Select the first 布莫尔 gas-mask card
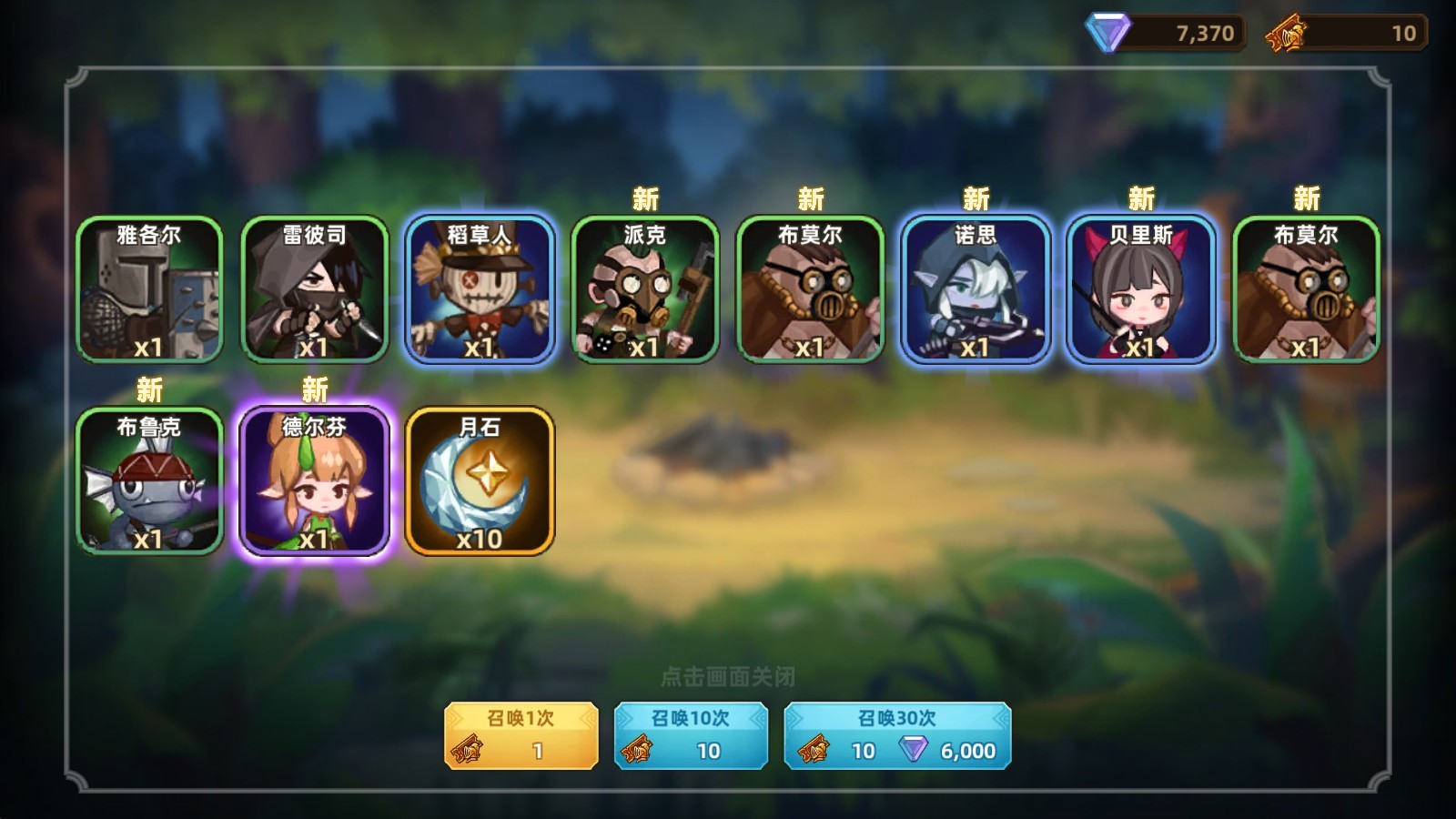This screenshot has width=1456, height=819. (x=813, y=289)
